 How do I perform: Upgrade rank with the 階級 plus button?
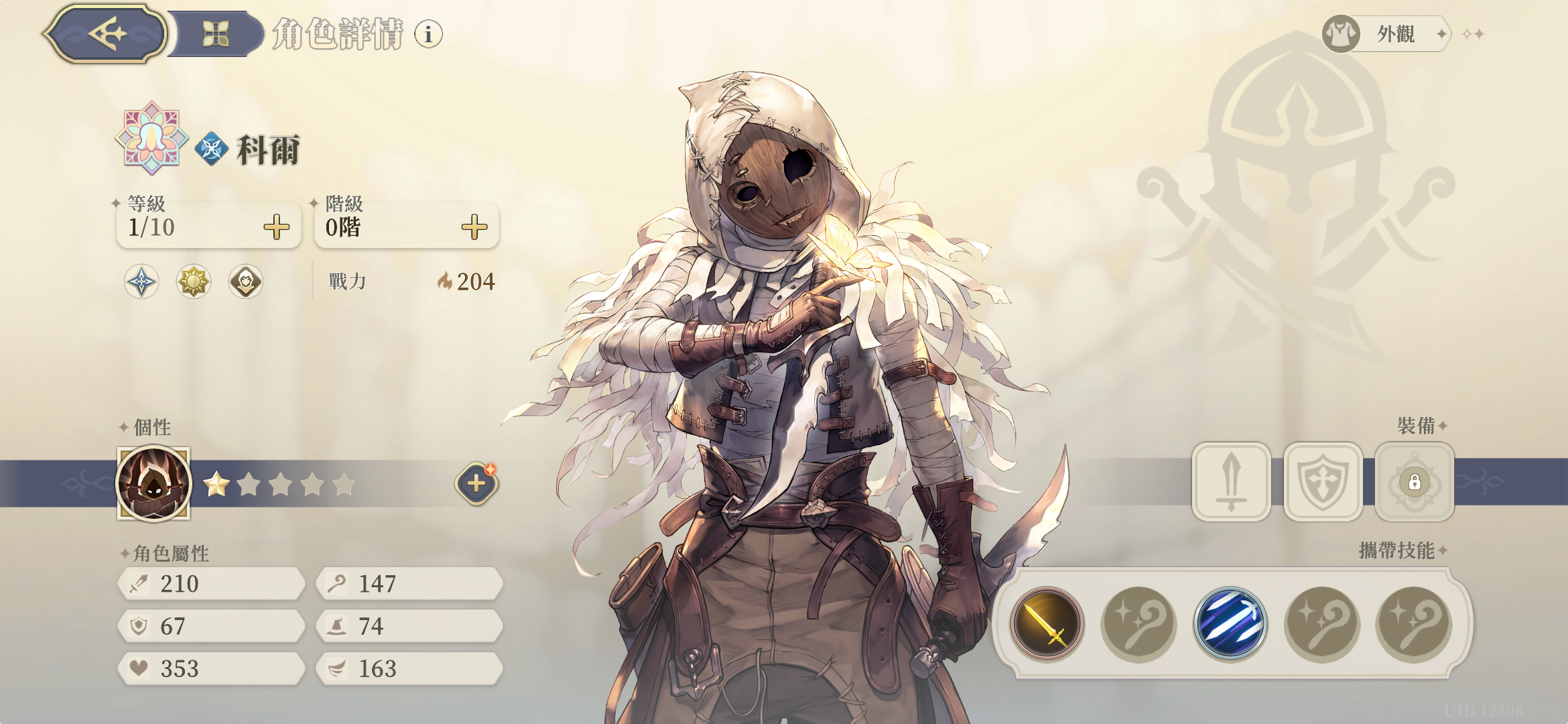click(474, 227)
